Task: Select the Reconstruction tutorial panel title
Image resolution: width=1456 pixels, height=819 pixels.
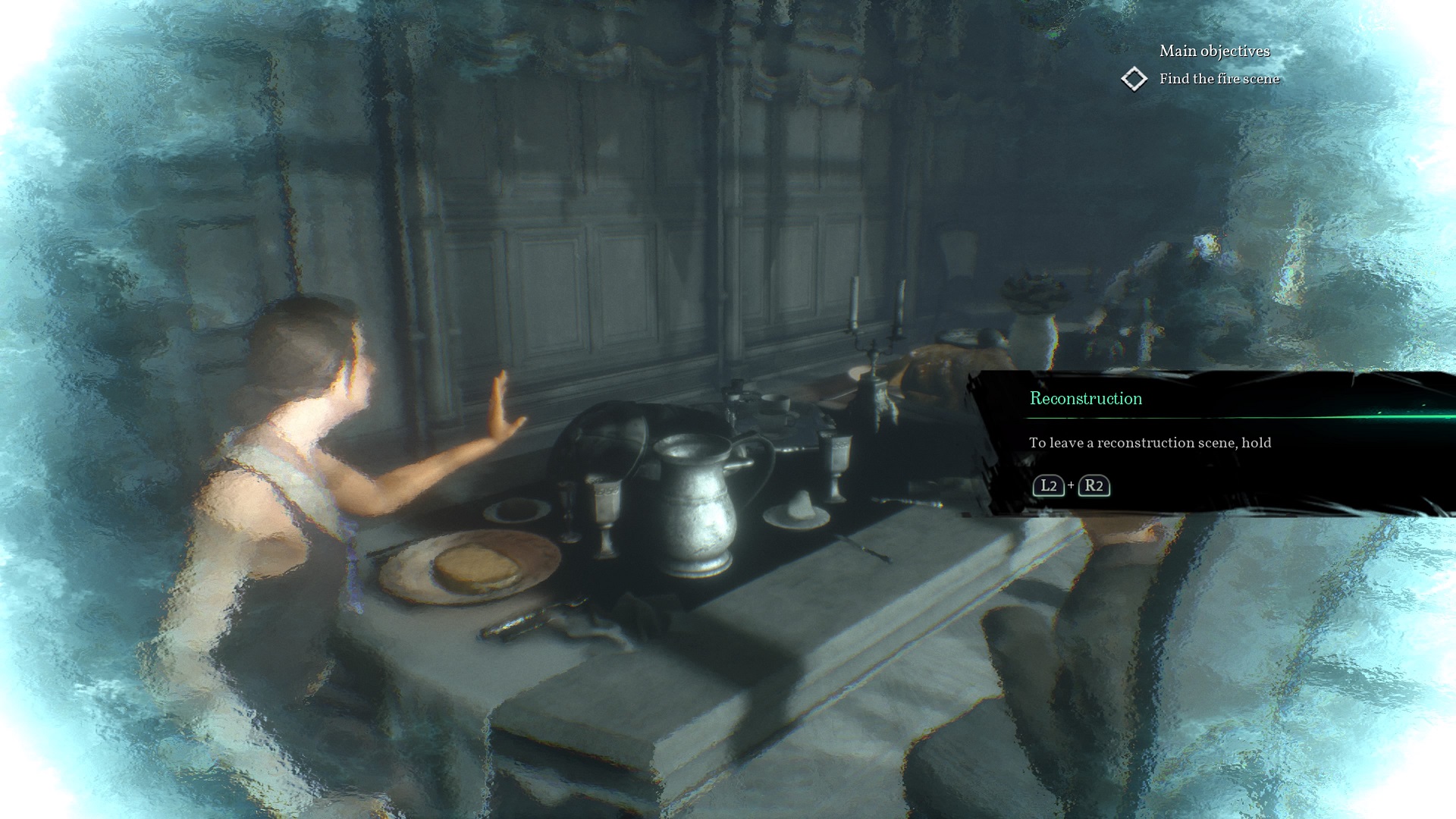Action: [x=1085, y=399]
